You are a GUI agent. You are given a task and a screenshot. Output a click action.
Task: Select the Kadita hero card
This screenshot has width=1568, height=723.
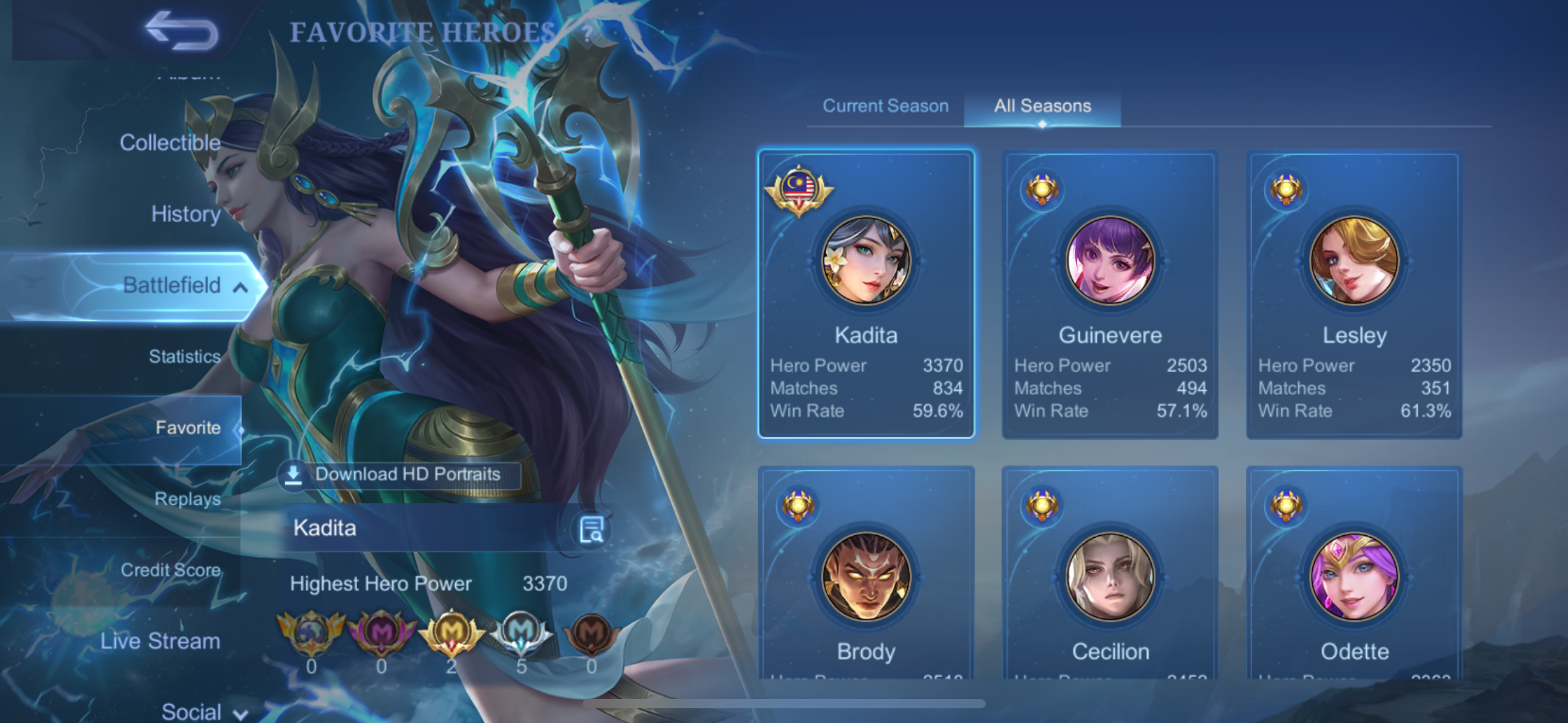(x=866, y=294)
